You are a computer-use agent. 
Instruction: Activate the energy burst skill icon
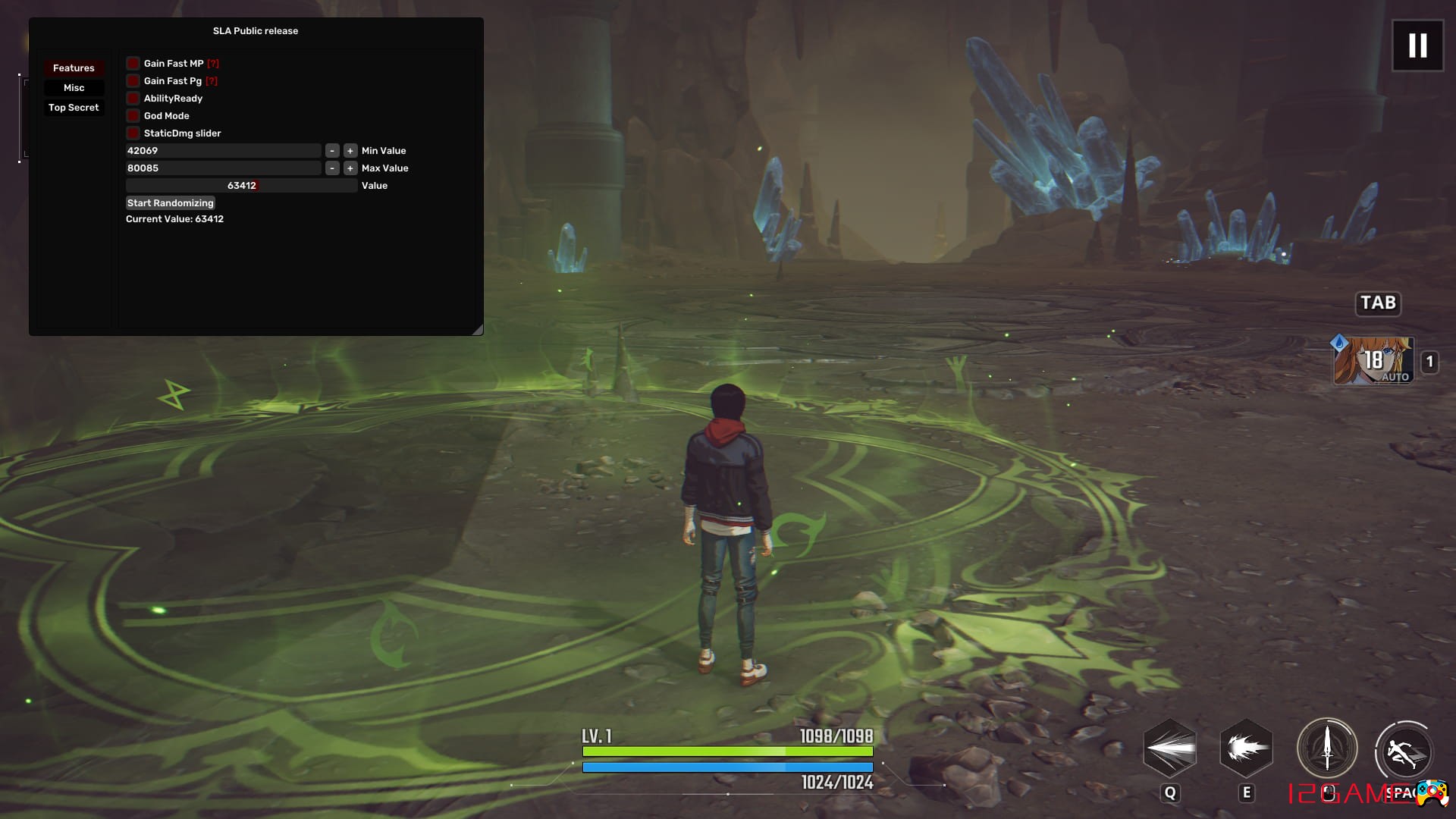(x=1246, y=748)
